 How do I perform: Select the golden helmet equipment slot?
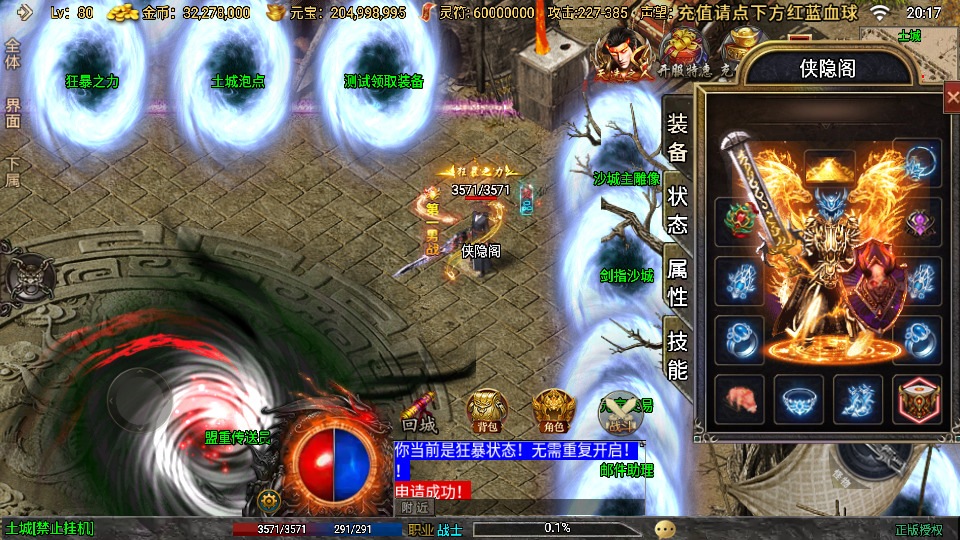(x=829, y=170)
